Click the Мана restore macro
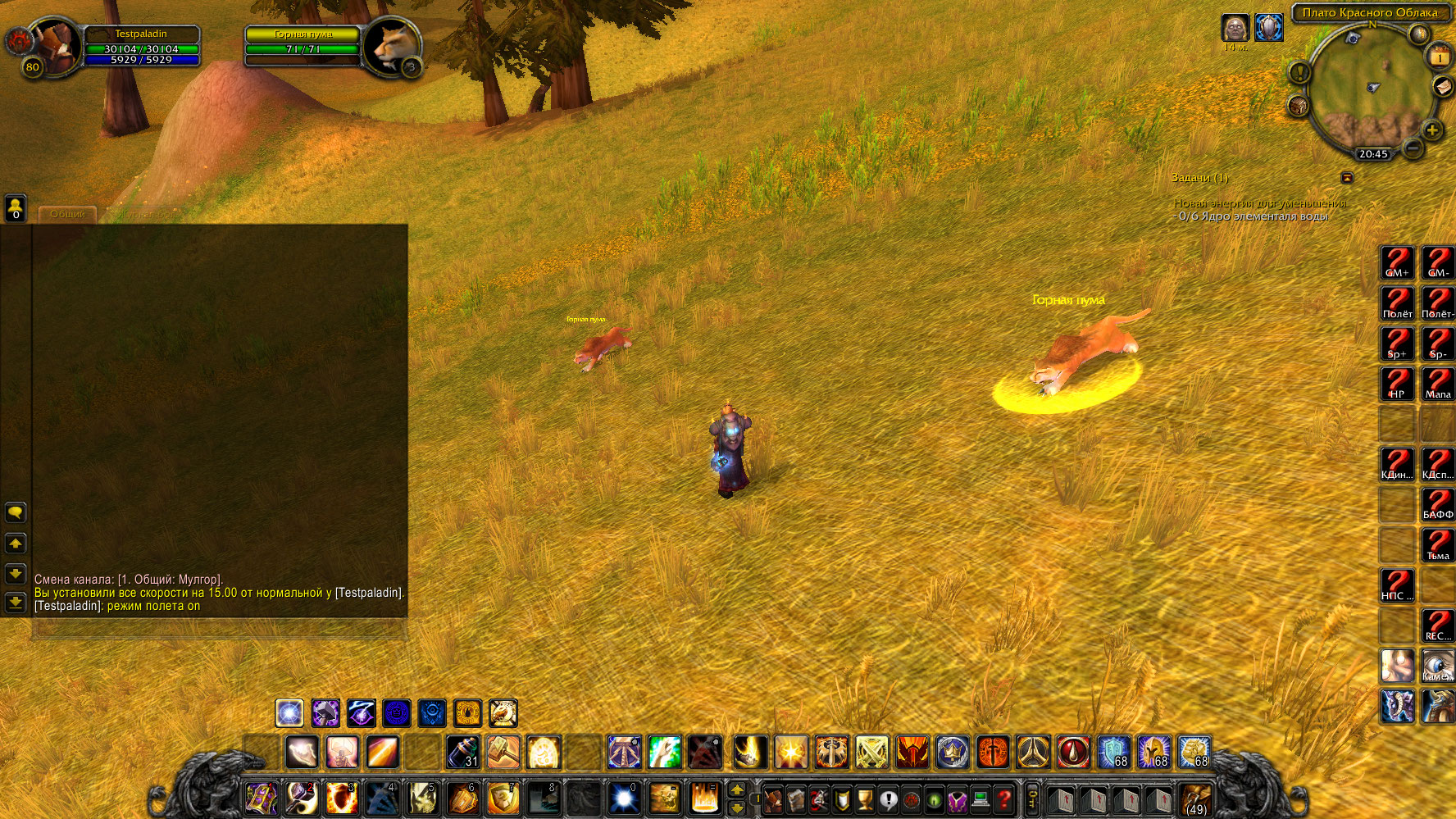This screenshot has height=819, width=1456. point(1436,383)
